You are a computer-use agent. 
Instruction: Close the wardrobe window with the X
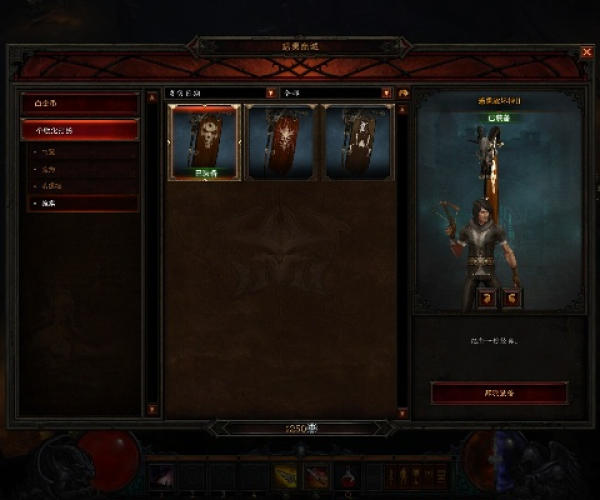tap(586, 51)
